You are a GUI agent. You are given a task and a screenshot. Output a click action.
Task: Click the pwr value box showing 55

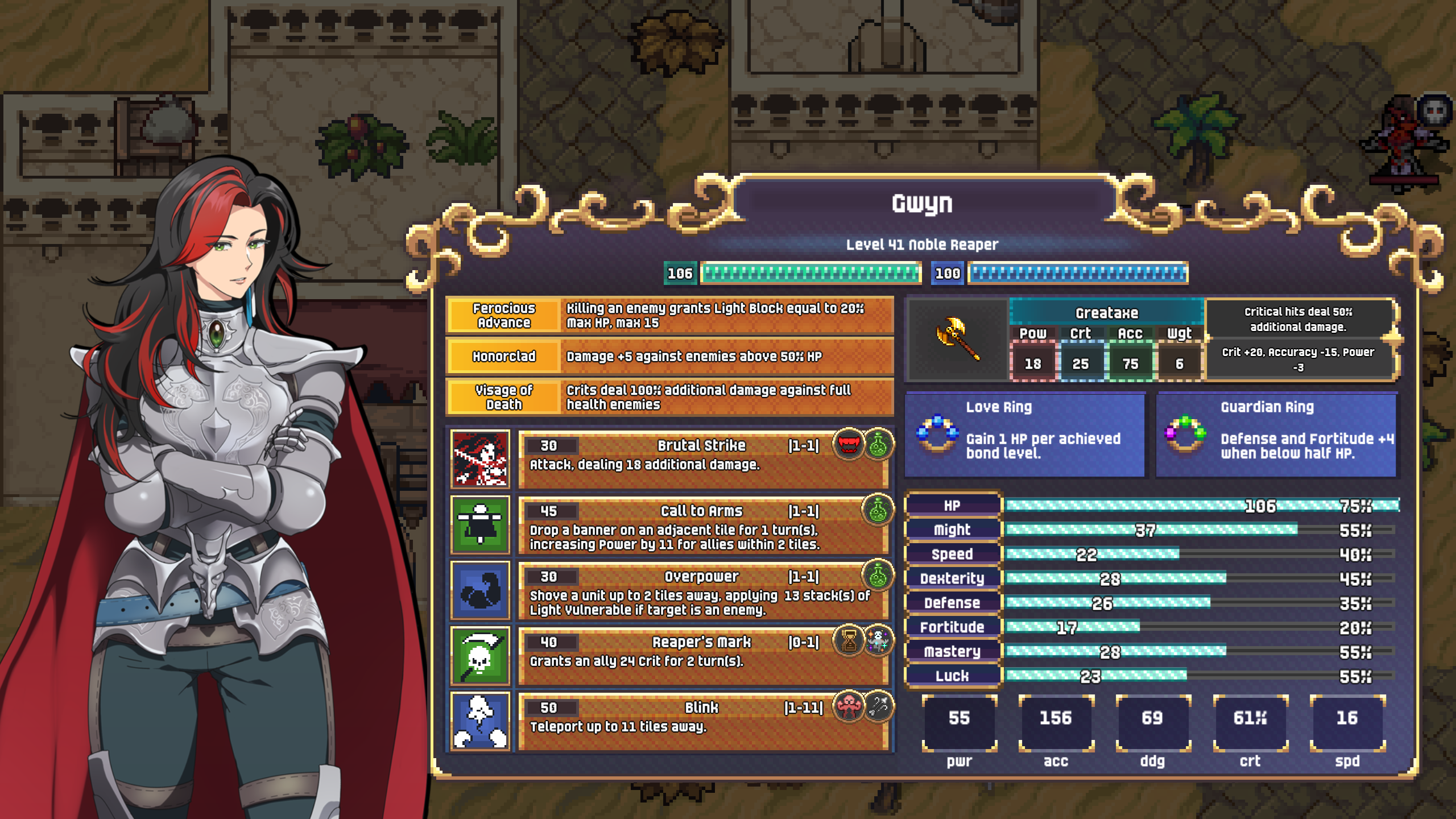tap(959, 719)
